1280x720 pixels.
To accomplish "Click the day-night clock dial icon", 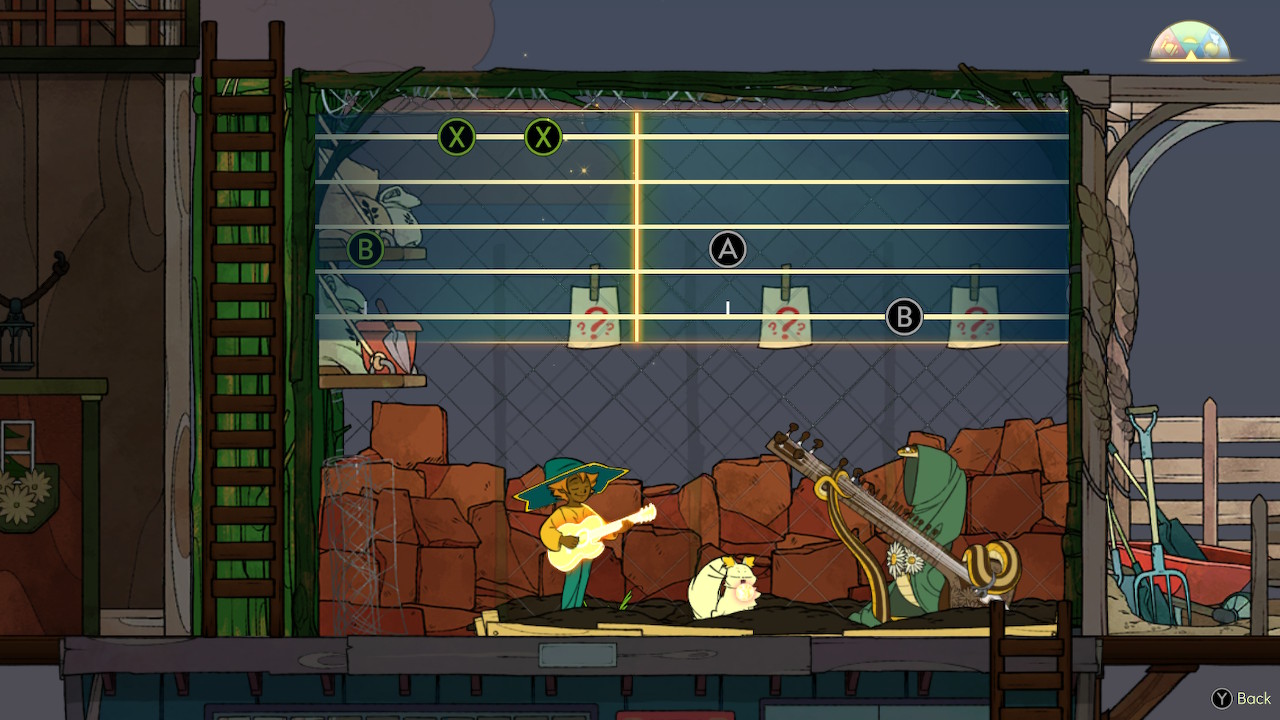I will click(x=1189, y=42).
